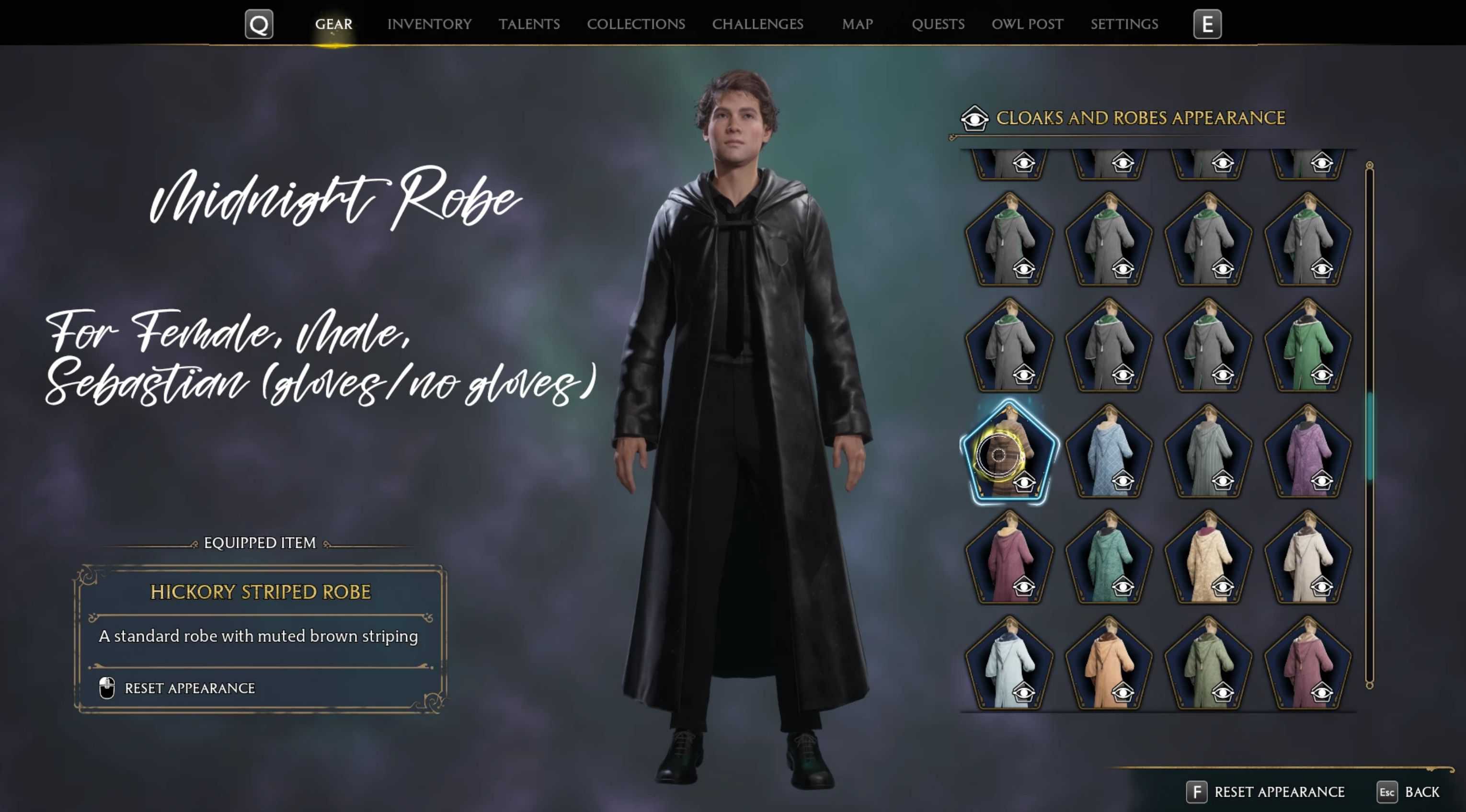The height and width of the screenshot is (812, 1466).
Task: View the Quests tab
Action: coord(938,24)
